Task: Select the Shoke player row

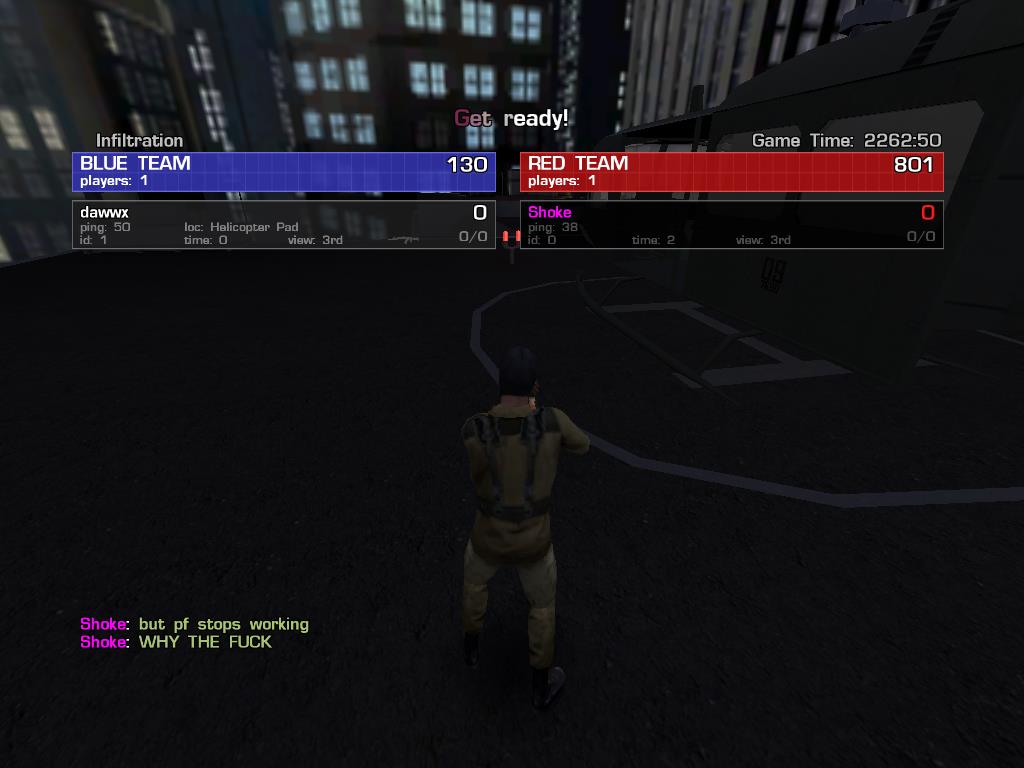Action: click(731, 225)
